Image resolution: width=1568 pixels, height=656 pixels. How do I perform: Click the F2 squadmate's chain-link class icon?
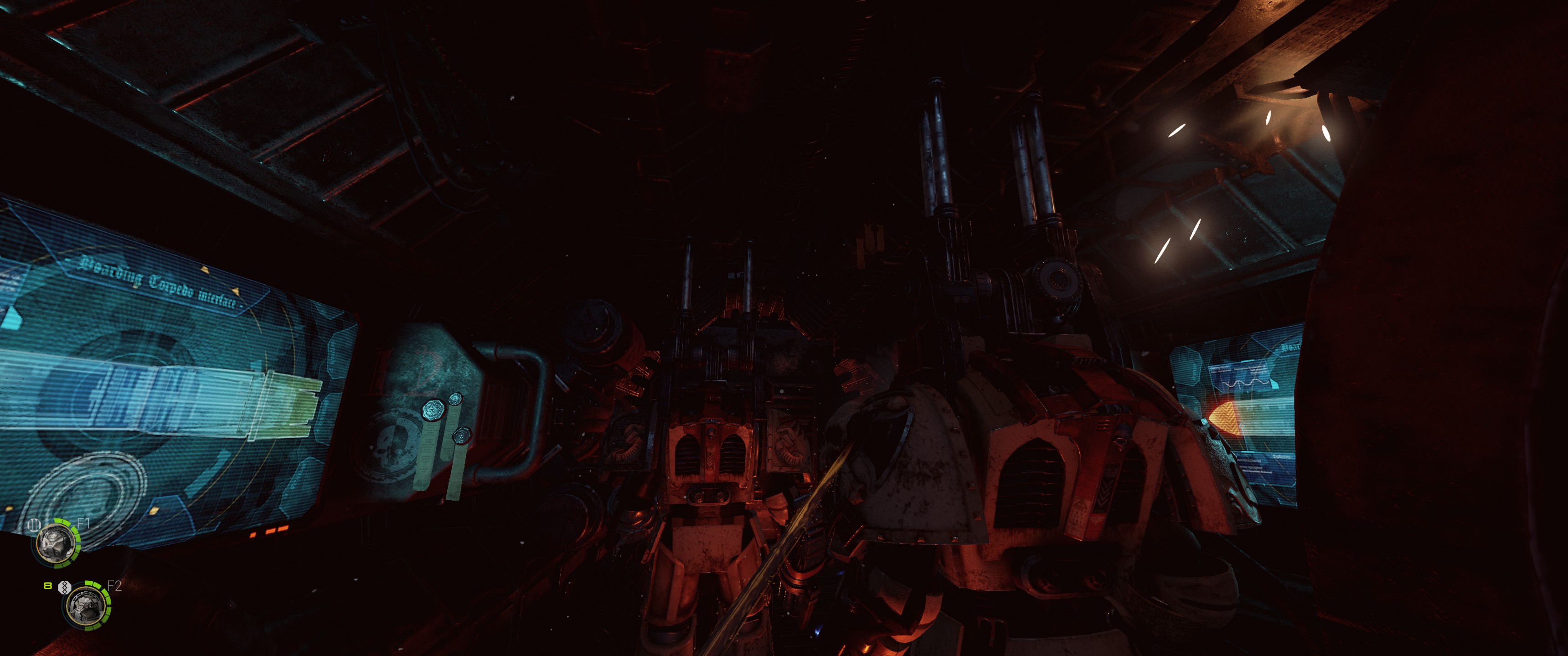click(64, 587)
